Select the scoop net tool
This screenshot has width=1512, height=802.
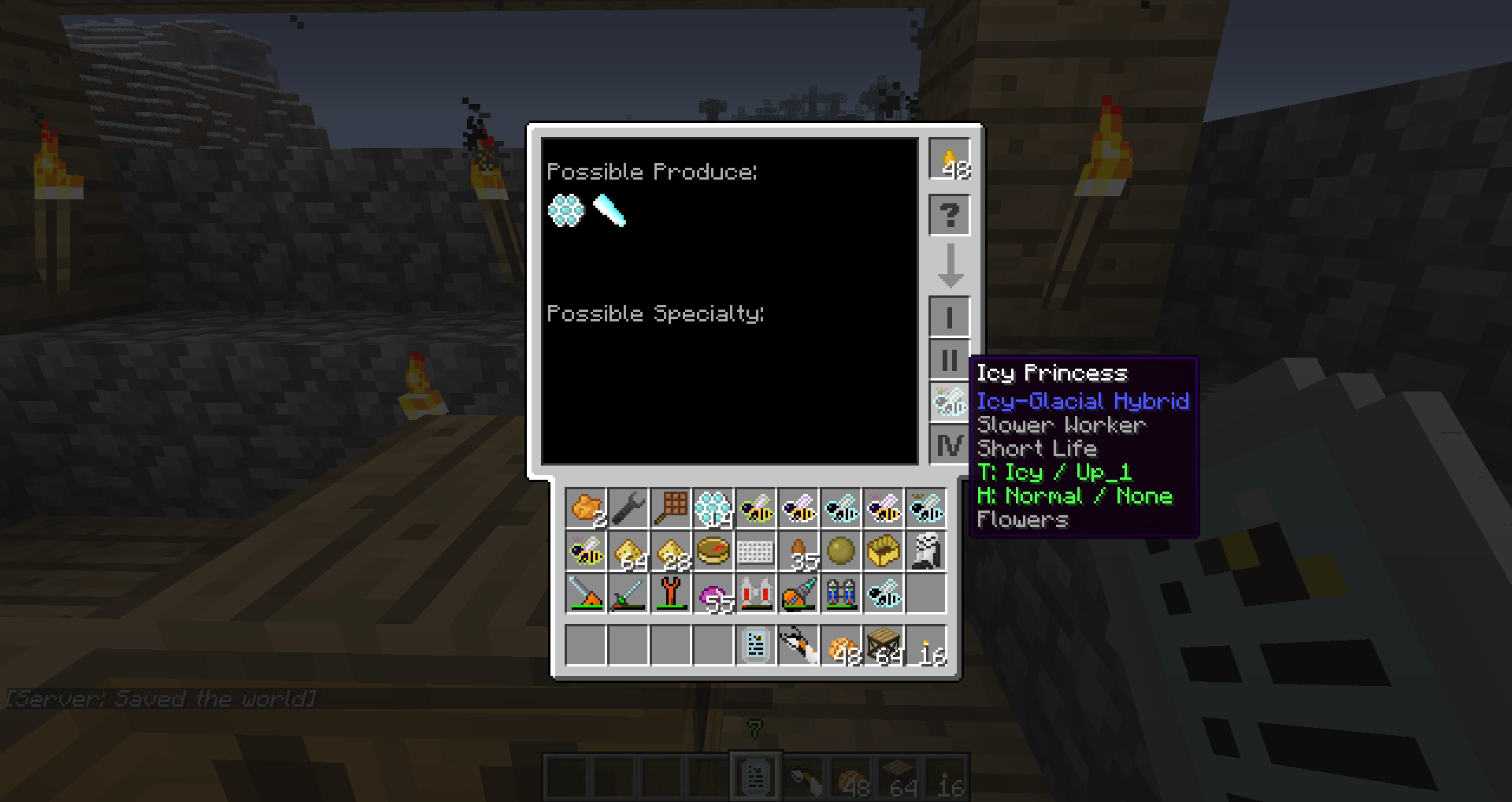[671, 509]
